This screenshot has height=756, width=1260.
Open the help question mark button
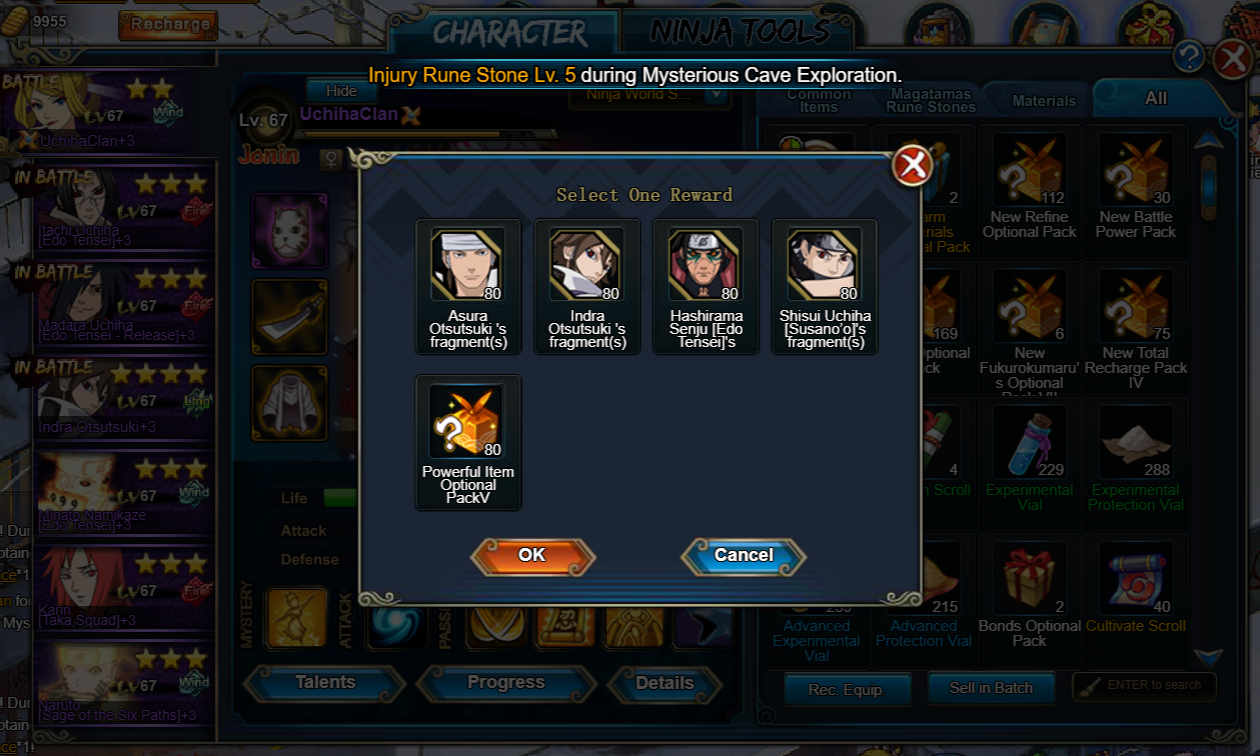(x=1188, y=57)
